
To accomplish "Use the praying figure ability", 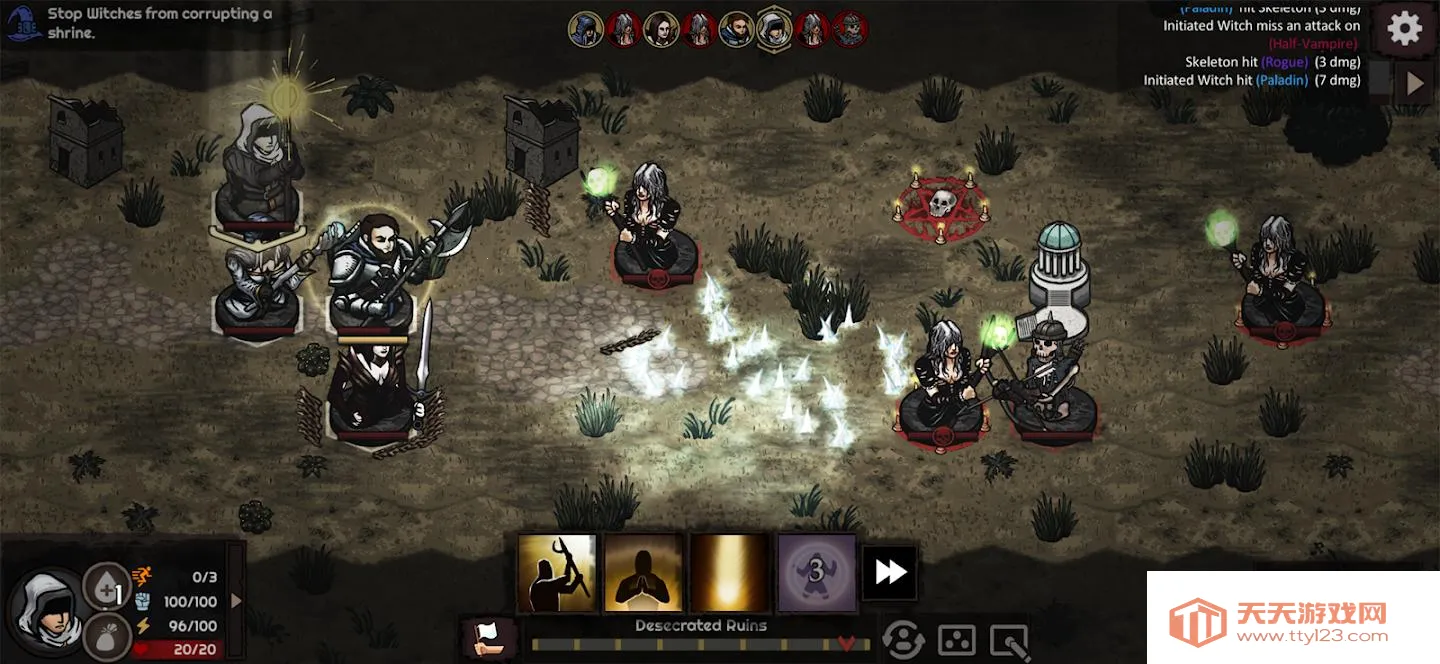I will tap(644, 573).
